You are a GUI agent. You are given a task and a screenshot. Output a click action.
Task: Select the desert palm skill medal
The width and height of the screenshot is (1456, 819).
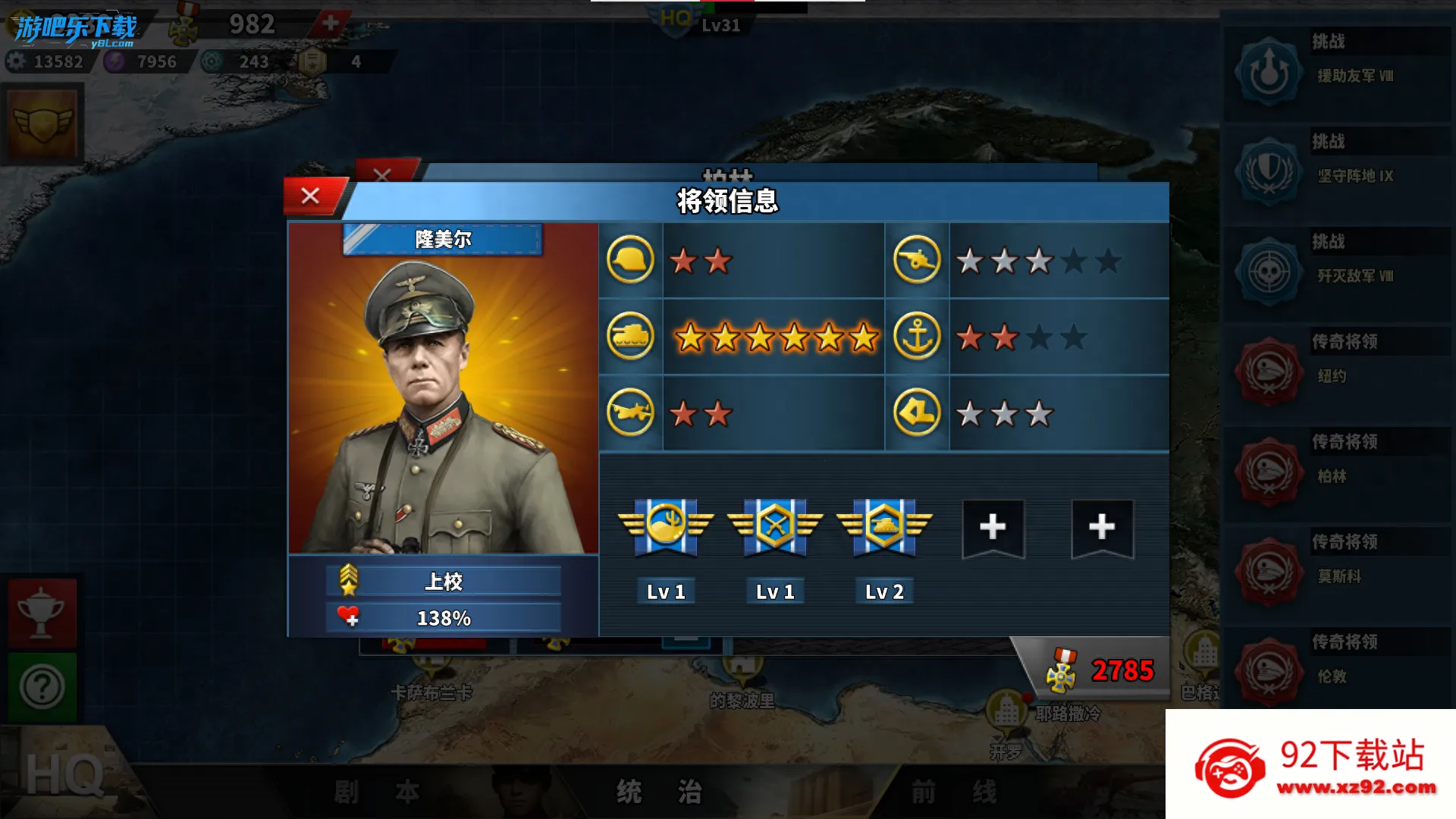click(666, 526)
